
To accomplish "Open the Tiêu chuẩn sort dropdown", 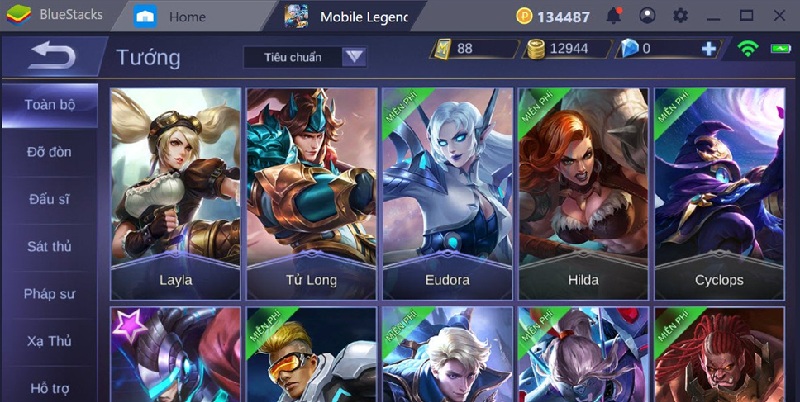I will coord(305,57).
